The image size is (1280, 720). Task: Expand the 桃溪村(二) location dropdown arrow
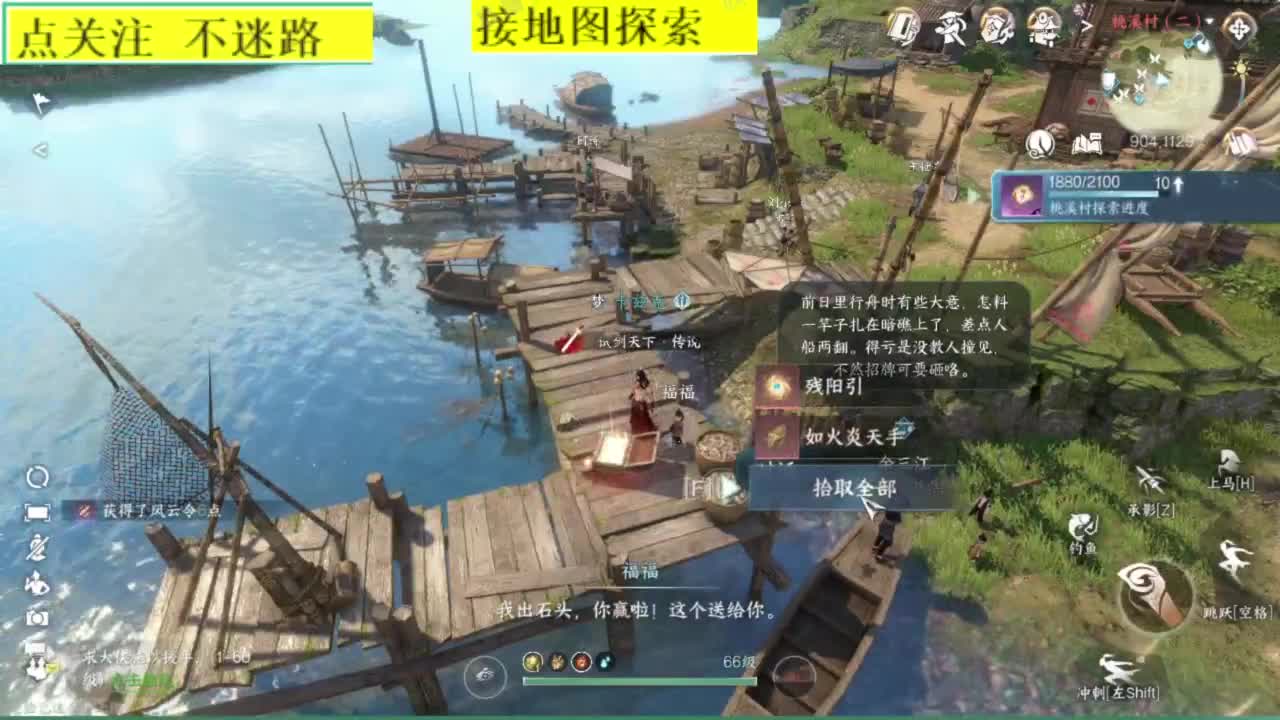[x=1210, y=21]
